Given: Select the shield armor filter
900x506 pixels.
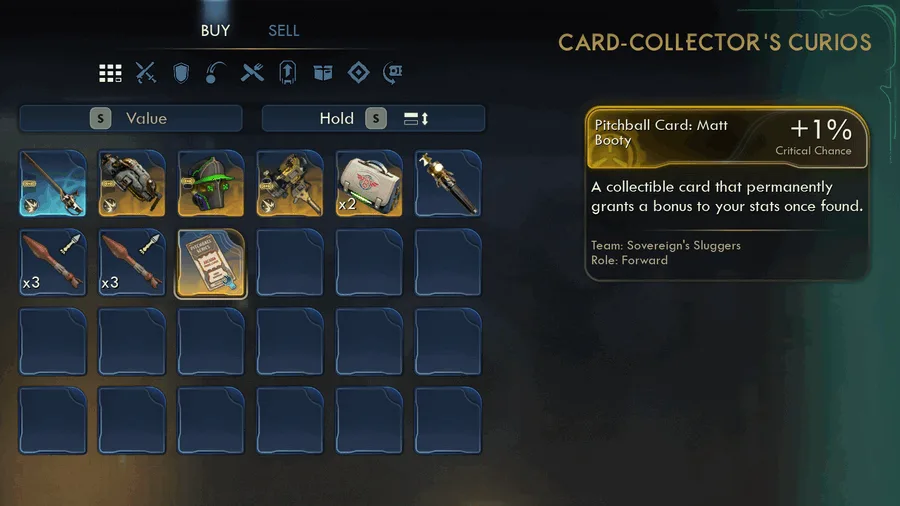Looking at the screenshot, I should tap(181, 73).
